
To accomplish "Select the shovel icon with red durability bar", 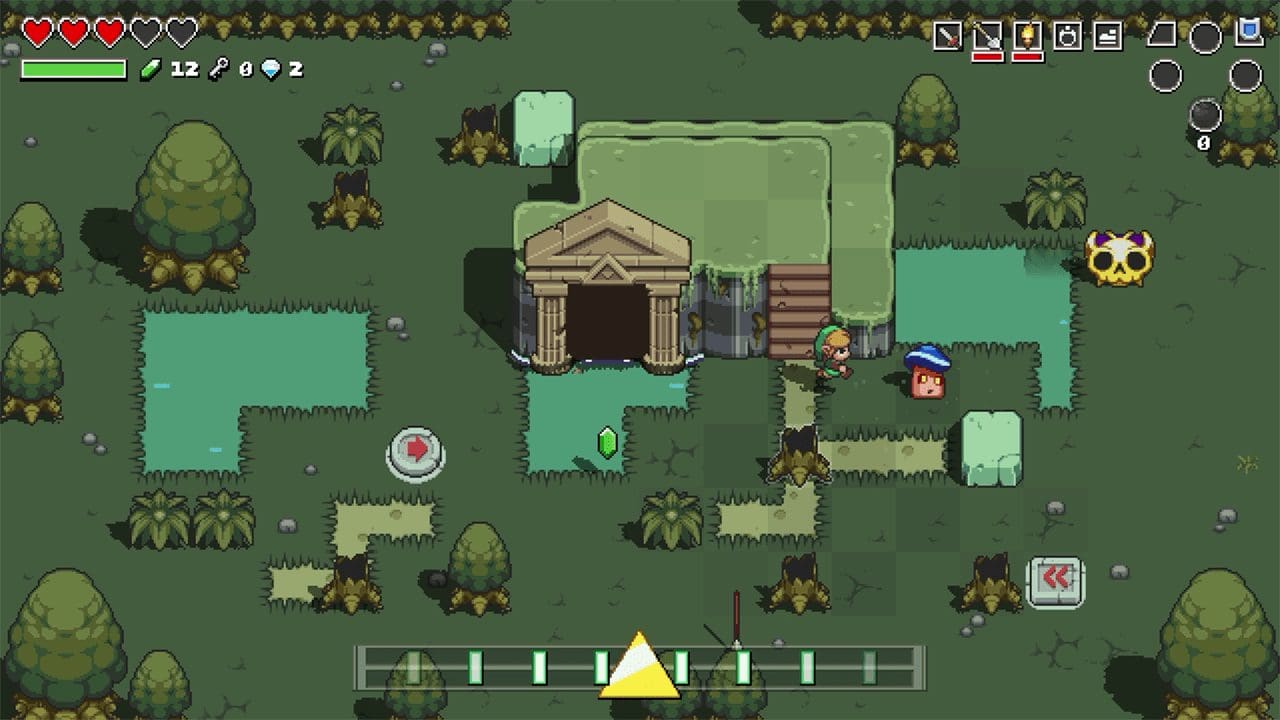I will tap(987, 36).
